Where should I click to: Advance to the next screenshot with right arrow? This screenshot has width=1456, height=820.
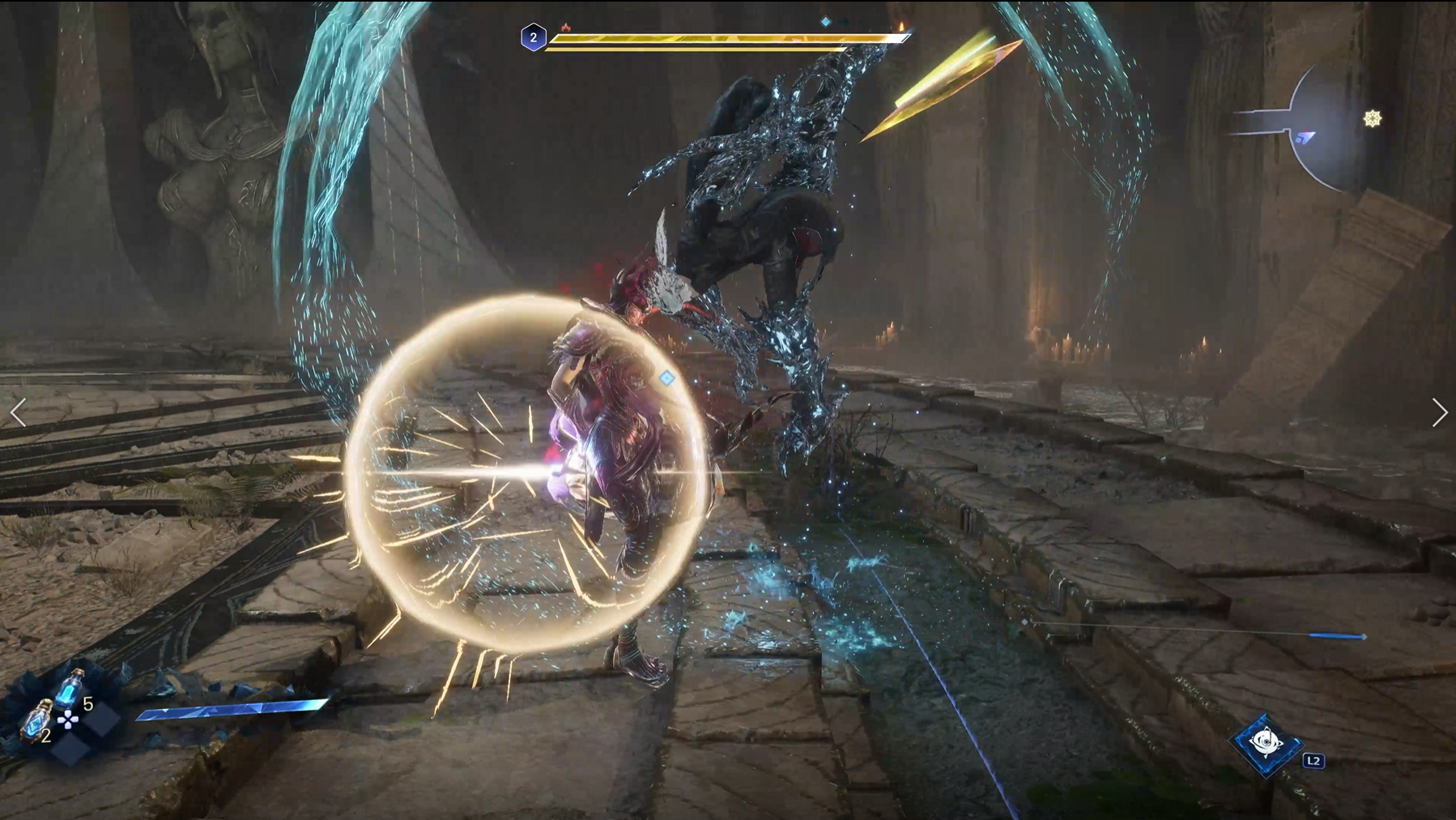tap(1438, 412)
